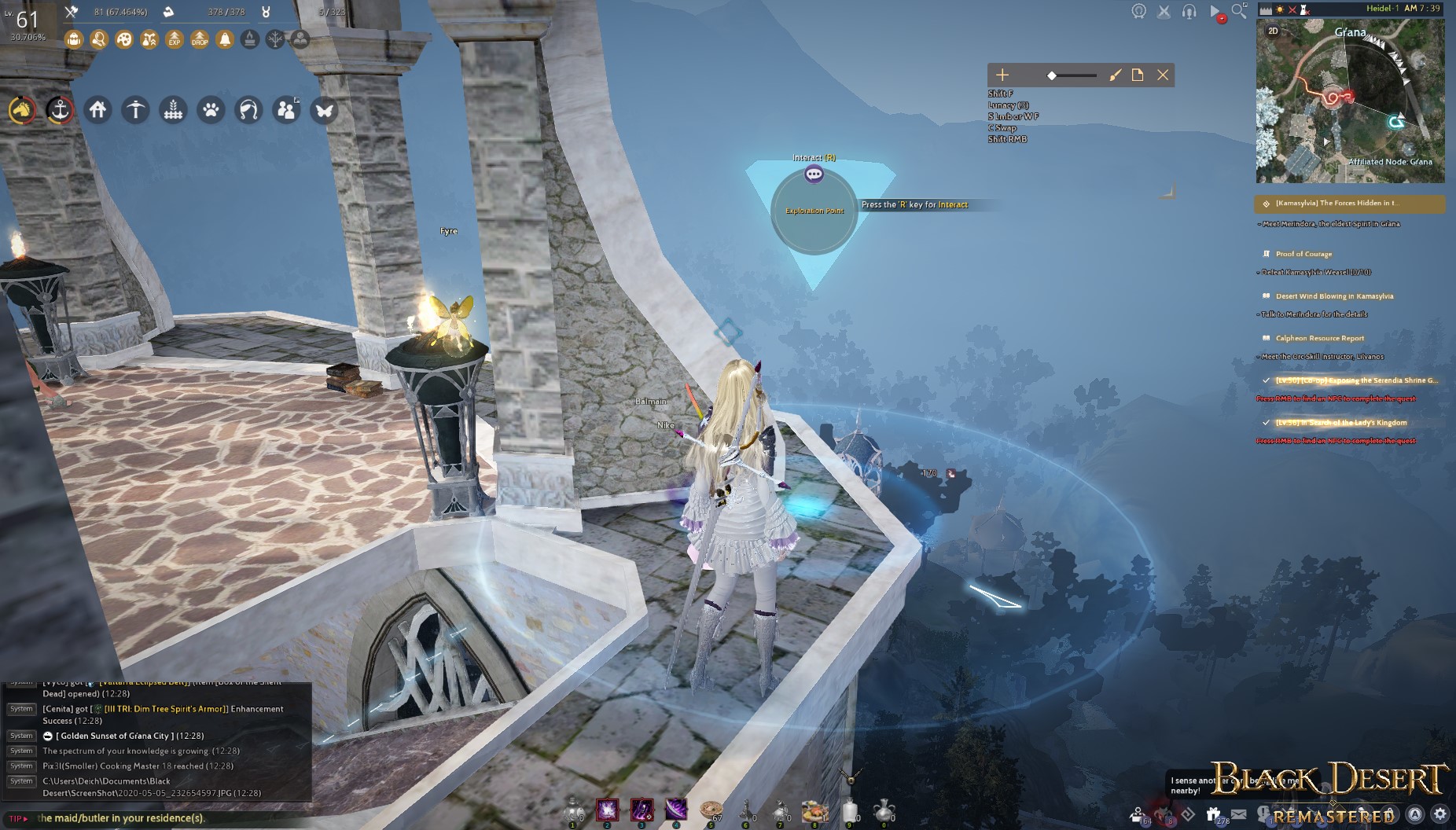
Task: Click the 2D minimap view button
Action: pyautogui.click(x=1271, y=32)
